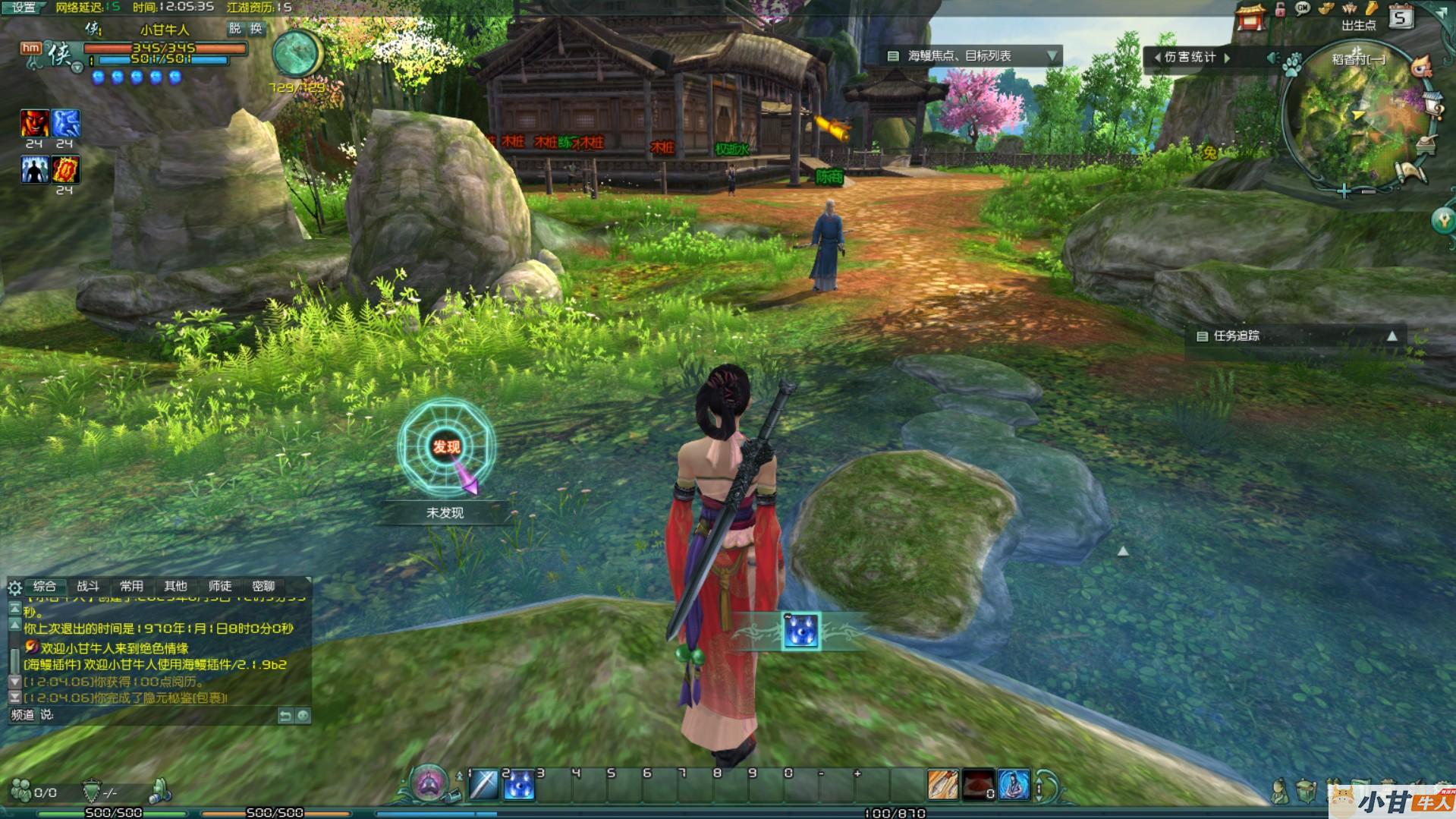This screenshot has width=1456, height=819.
Task: Click the 发现 discovery compass button
Action: [446, 447]
